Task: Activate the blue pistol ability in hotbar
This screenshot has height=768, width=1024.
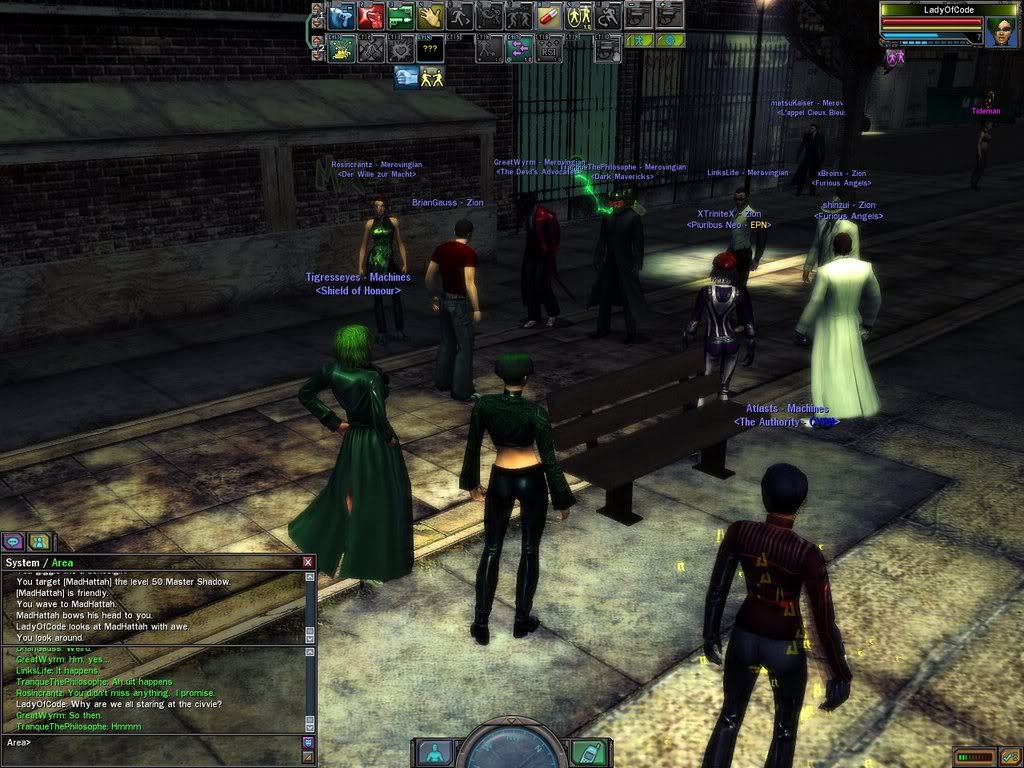Action: (341, 16)
